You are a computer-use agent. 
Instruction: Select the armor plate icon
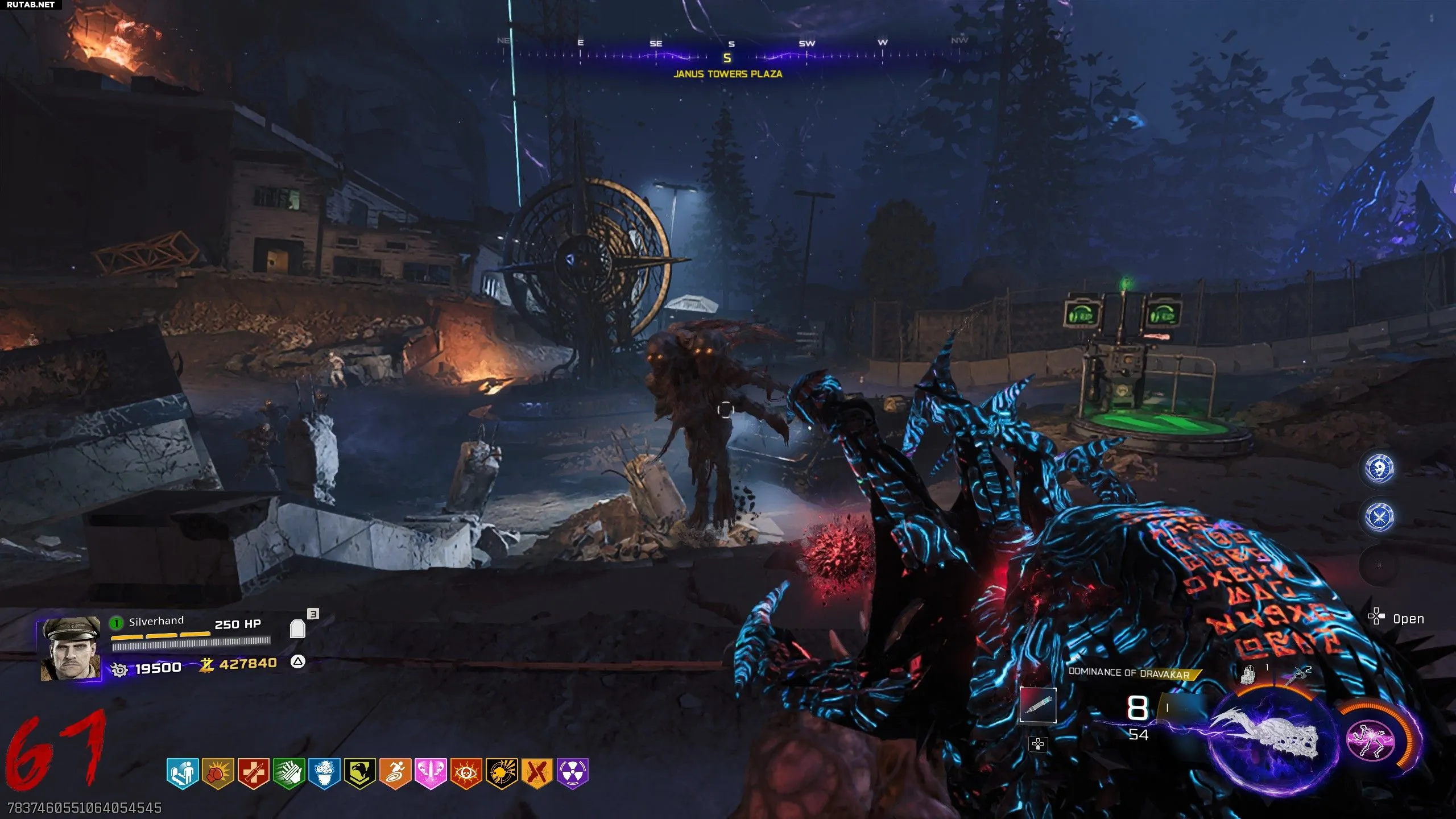[x=297, y=628]
